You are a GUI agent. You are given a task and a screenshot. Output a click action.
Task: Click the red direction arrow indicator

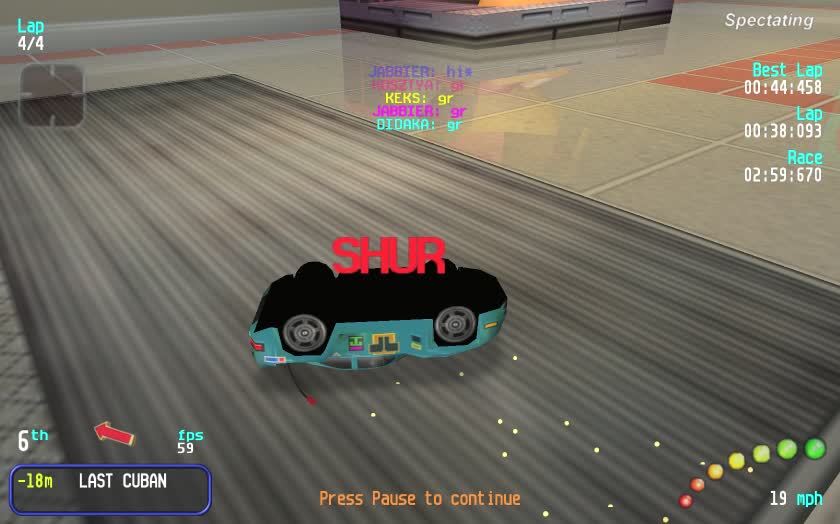pos(114,433)
